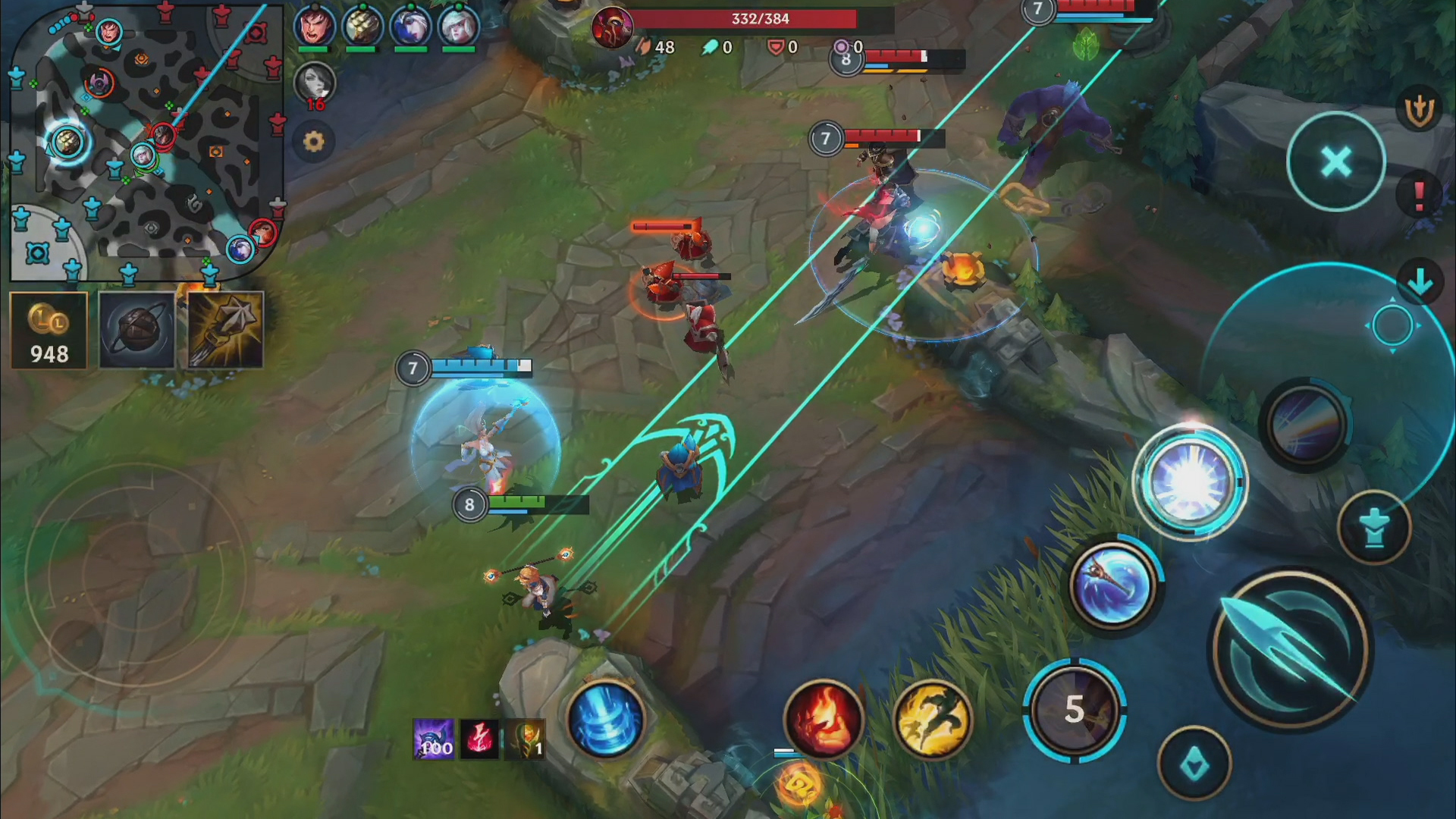Send the enemy danger exclamation ping

[1420, 192]
